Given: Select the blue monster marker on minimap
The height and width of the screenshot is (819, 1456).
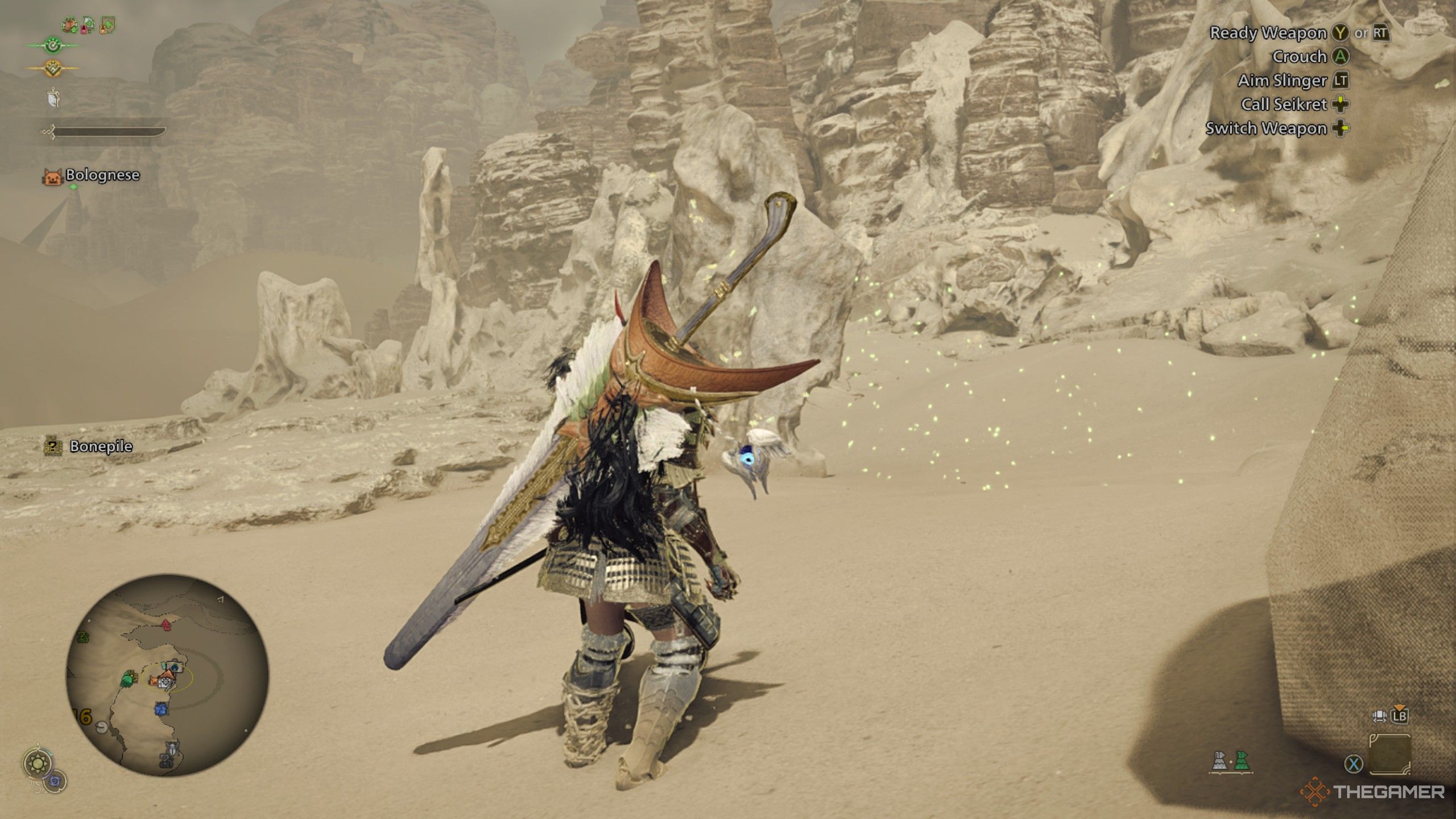Looking at the screenshot, I should (x=161, y=709).
